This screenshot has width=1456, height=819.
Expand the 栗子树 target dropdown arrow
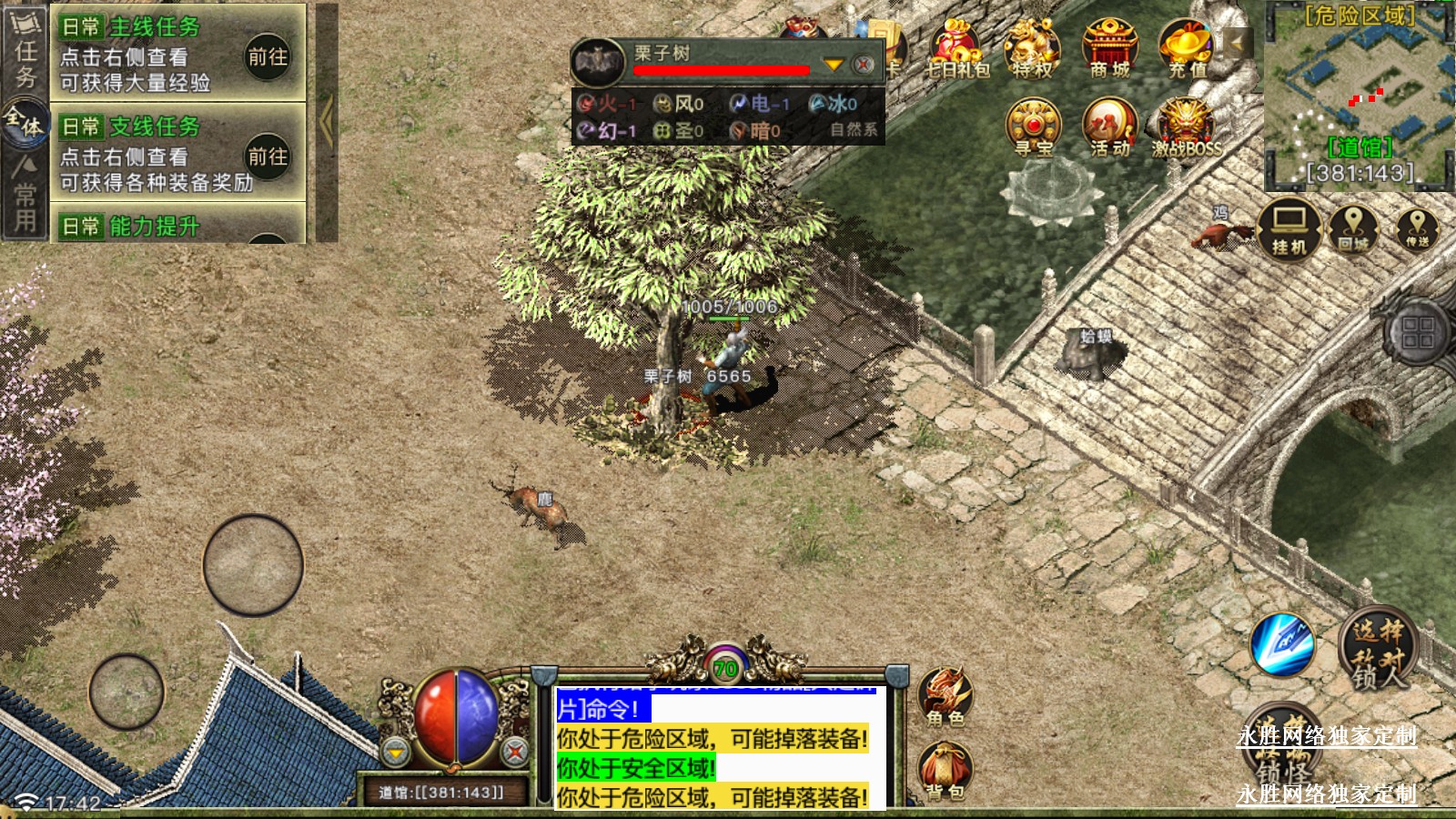833,65
